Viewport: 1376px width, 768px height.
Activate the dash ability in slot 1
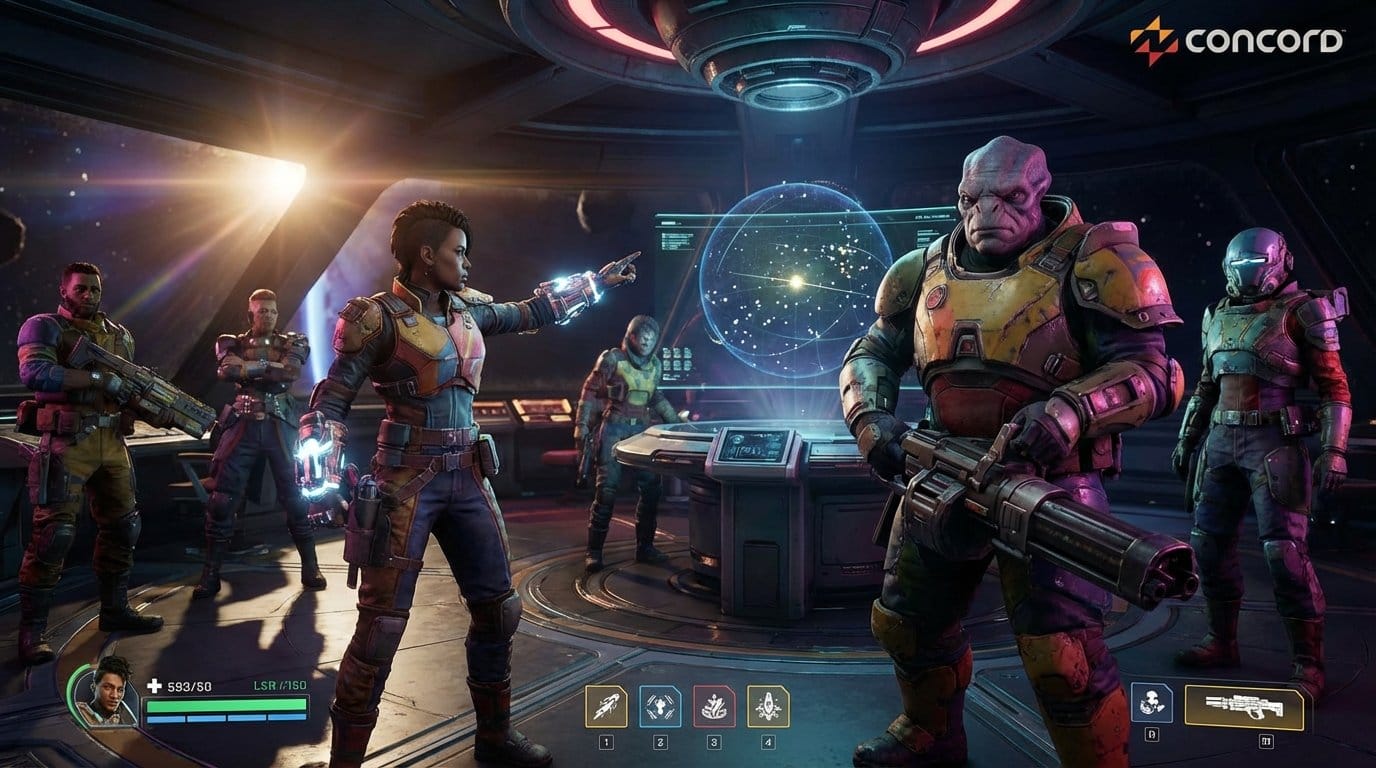606,705
